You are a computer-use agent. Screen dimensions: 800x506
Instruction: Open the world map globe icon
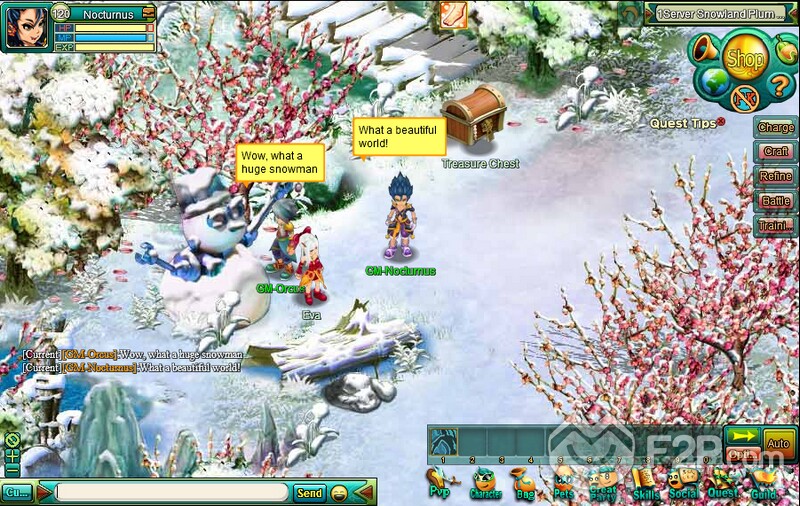713,79
